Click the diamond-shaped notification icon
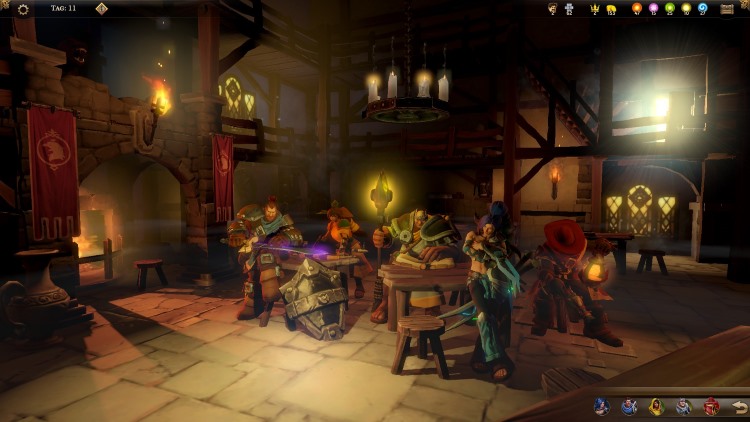Viewport: 750px width, 422px height. [101, 9]
